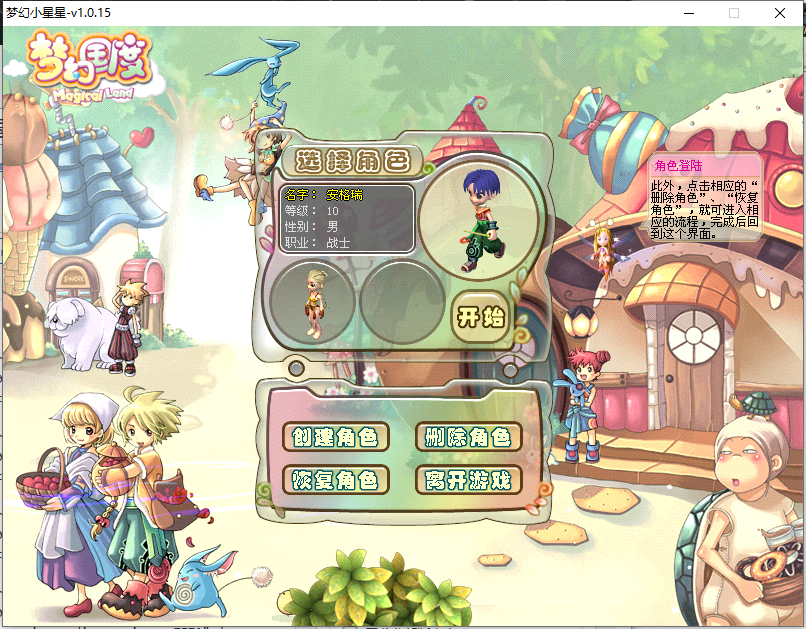The image size is (806, 629).
Task: Open the 恢复角色 restore character option
Action: (335, 480)
